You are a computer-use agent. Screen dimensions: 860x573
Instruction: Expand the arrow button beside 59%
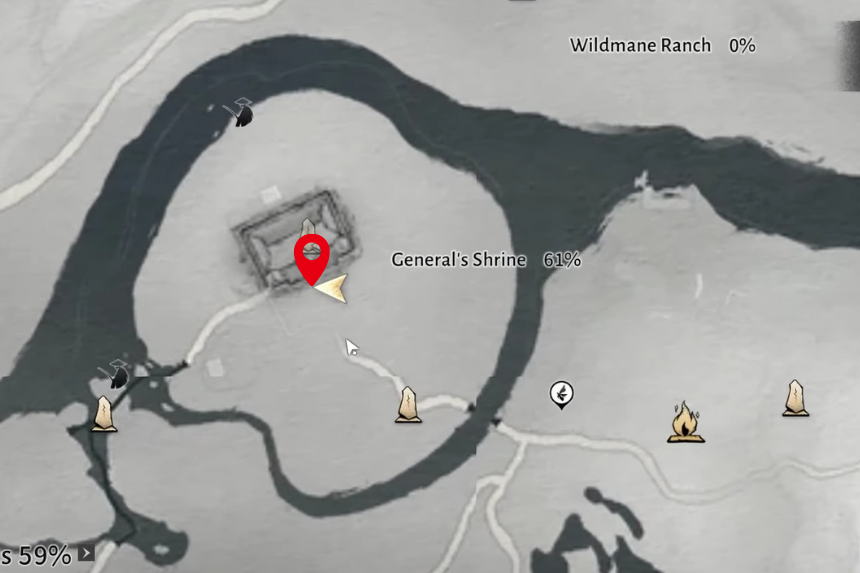pyautogui.click(x=87, y=552)
